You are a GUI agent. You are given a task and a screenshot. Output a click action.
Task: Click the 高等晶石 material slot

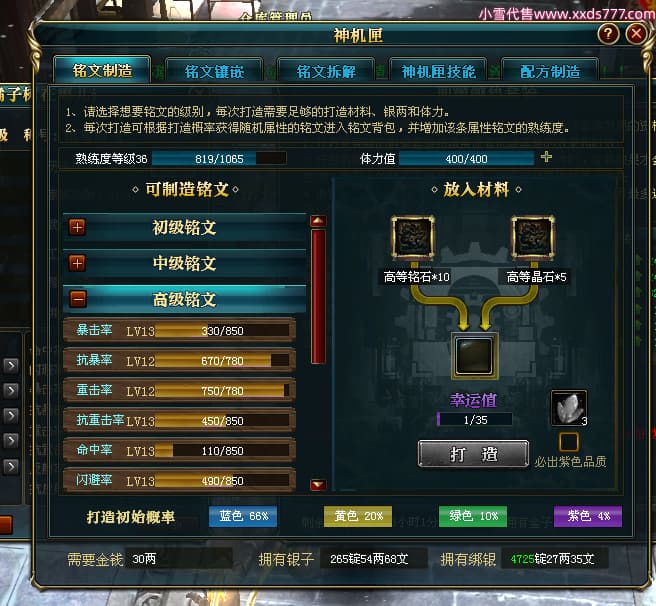coord(532,238)
